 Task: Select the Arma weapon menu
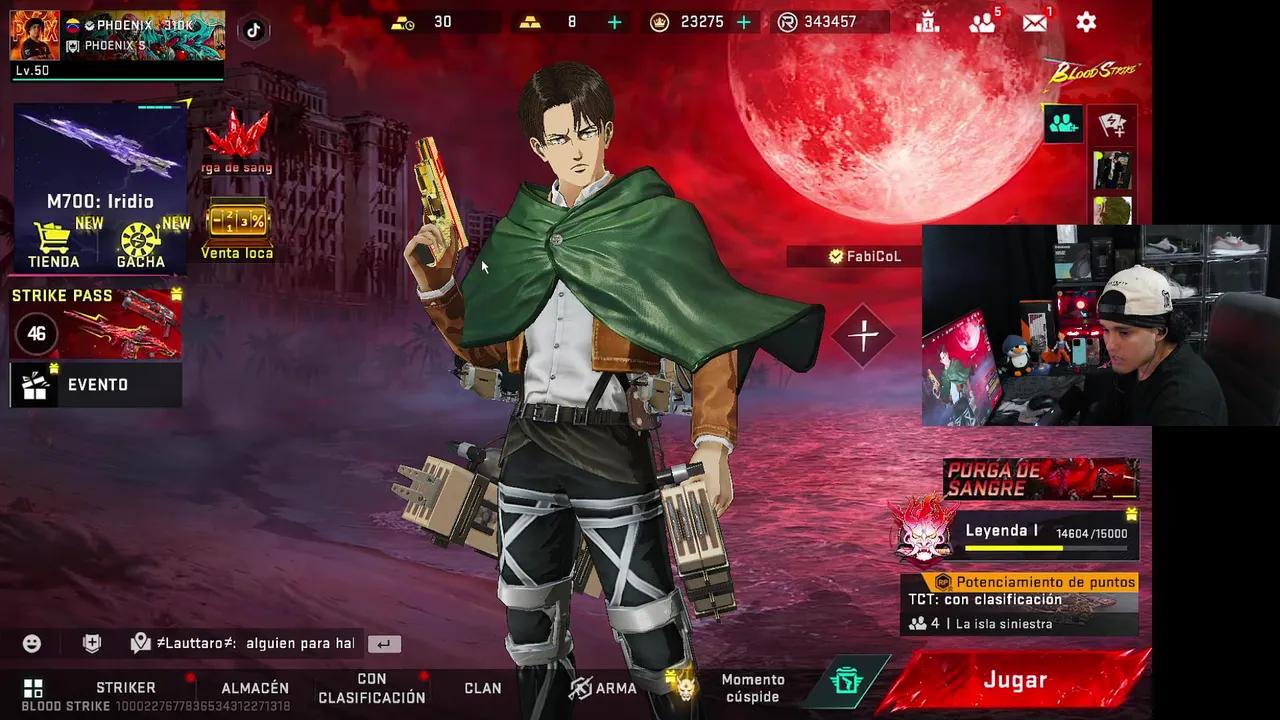[603, 688]
